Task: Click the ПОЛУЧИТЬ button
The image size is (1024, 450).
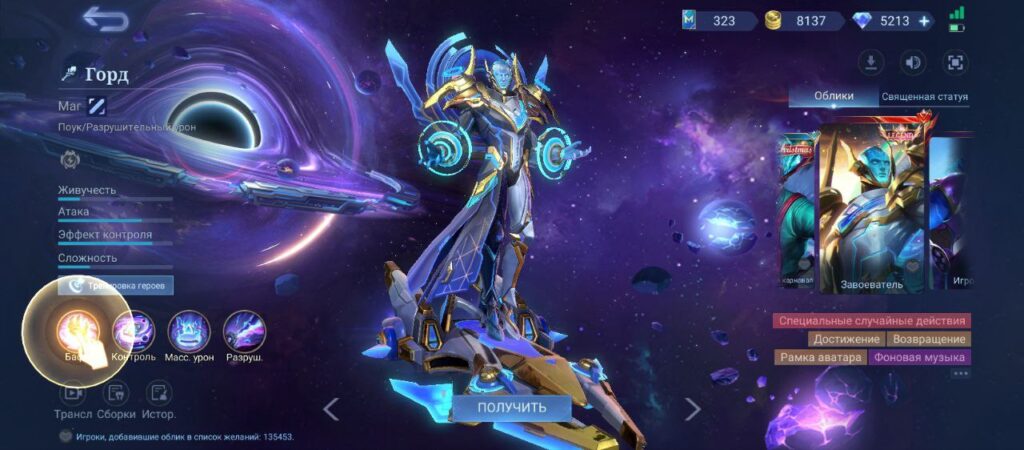Action: [511, 407]
